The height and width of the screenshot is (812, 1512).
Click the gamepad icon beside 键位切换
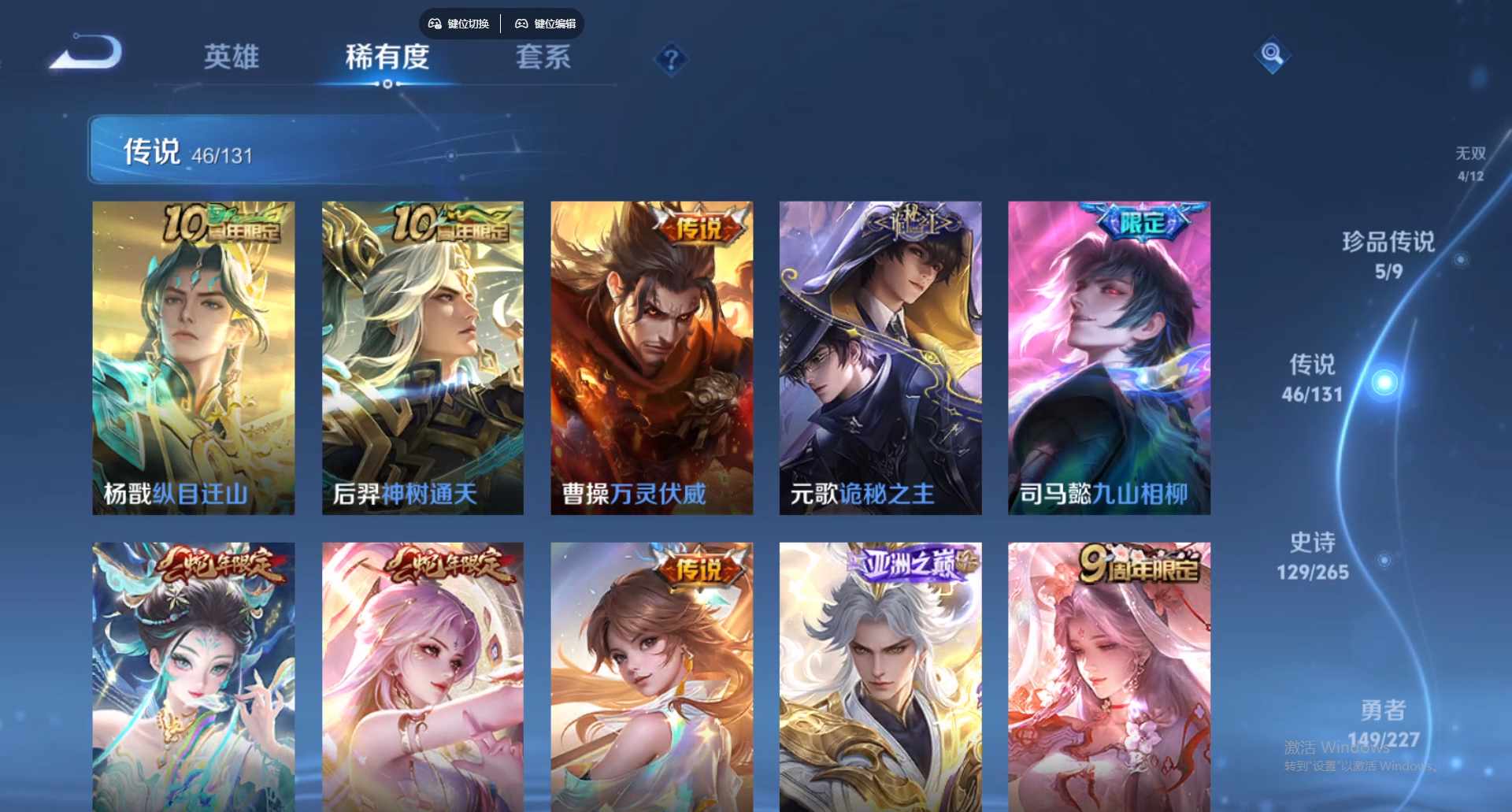click(434, 24)
